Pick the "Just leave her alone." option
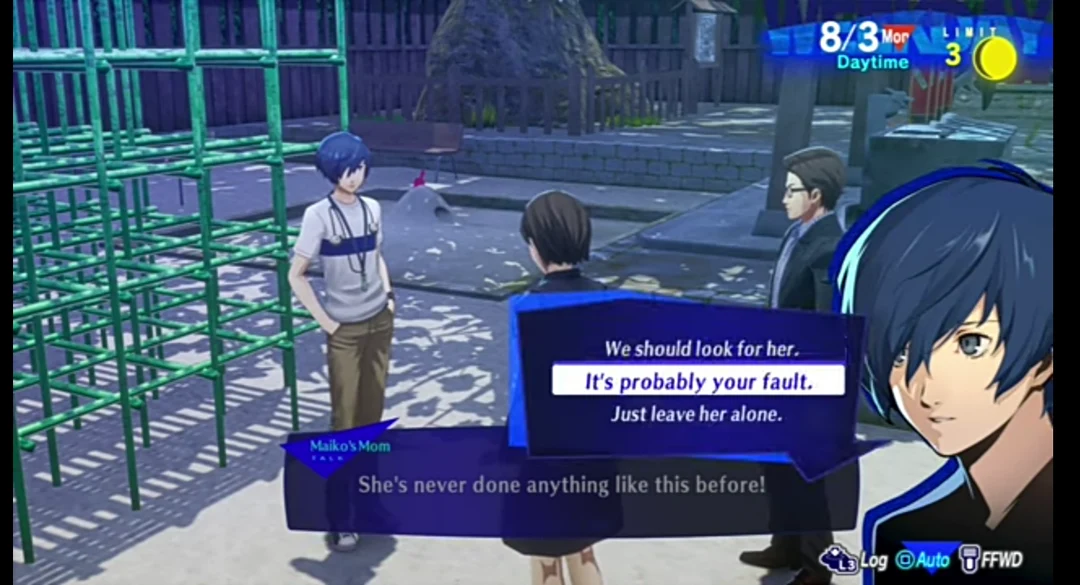Image resolution: width=1080 pixels, height=585 pixels. tap(697, 413)
